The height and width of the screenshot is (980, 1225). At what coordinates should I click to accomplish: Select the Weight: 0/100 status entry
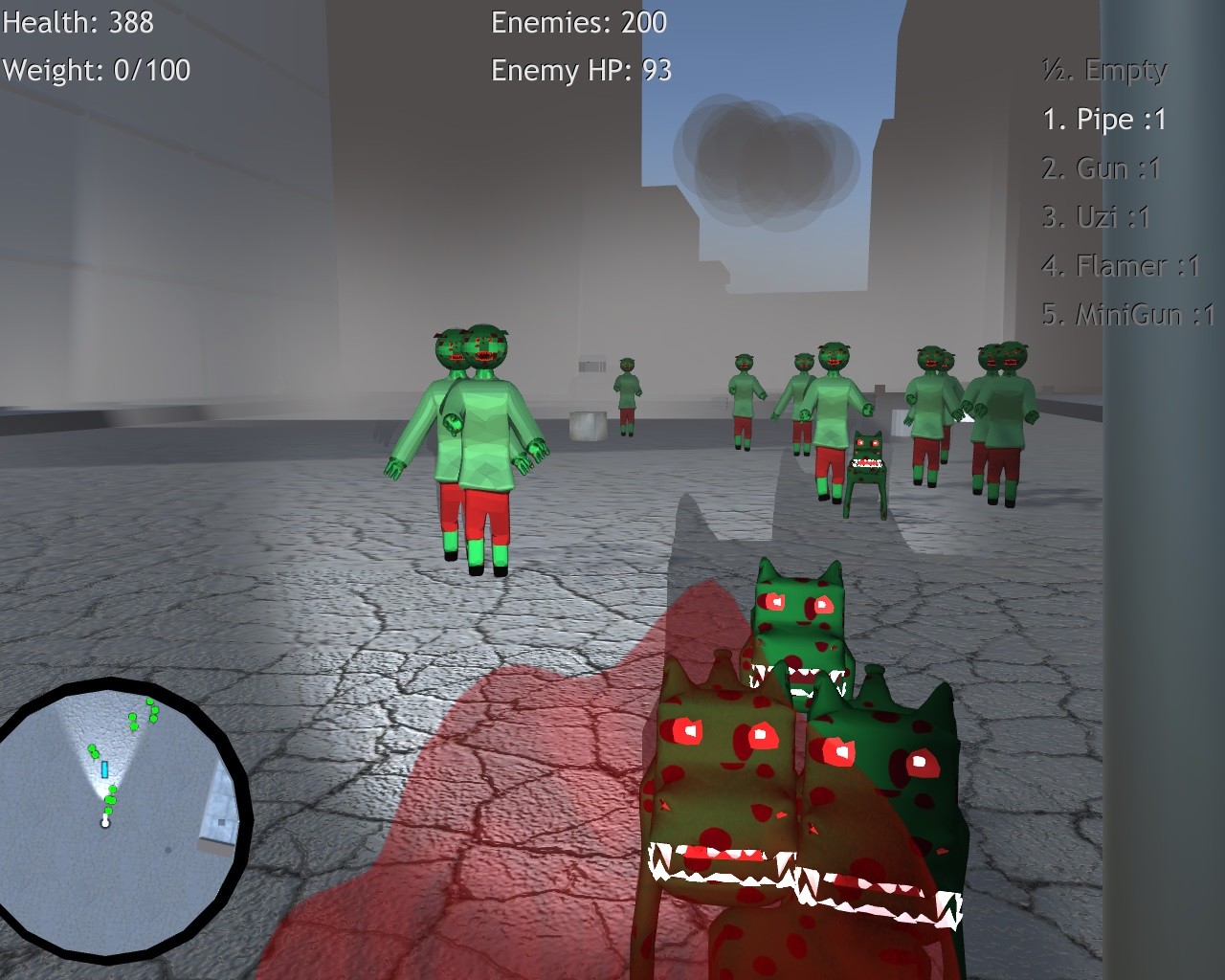[96, 69]
